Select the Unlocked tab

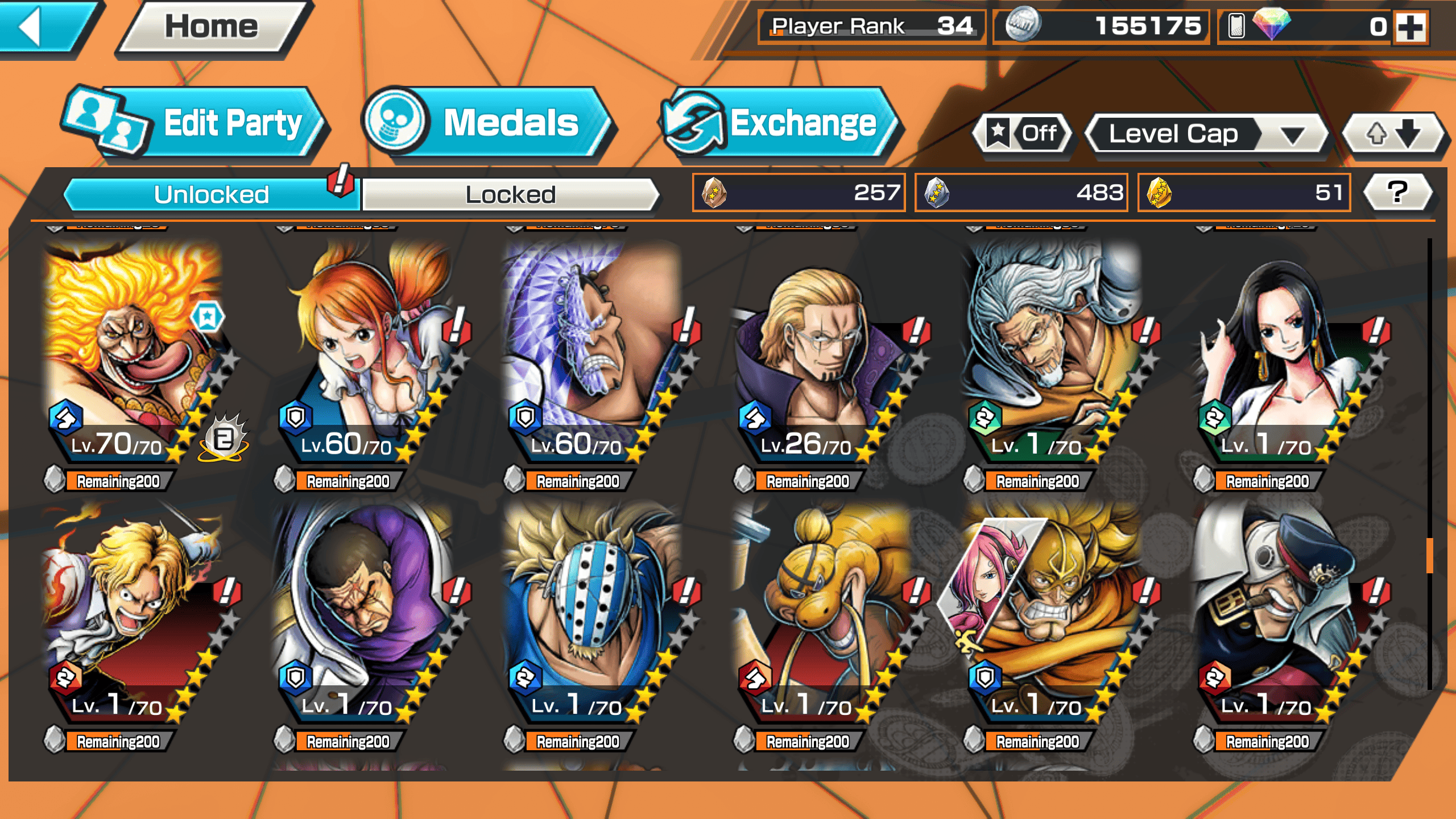click(x=212, y=195)
